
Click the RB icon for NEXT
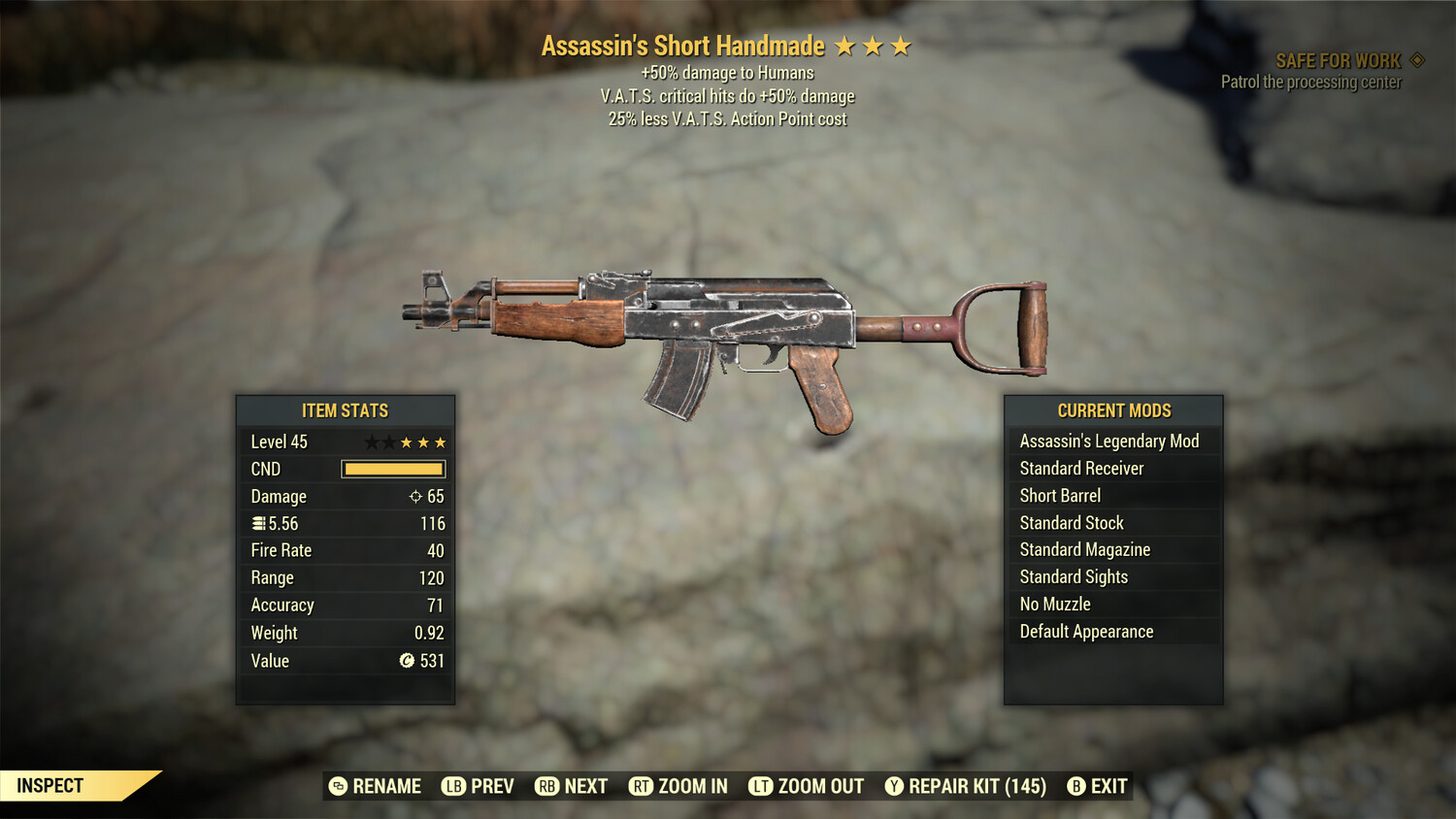(546, 786)
